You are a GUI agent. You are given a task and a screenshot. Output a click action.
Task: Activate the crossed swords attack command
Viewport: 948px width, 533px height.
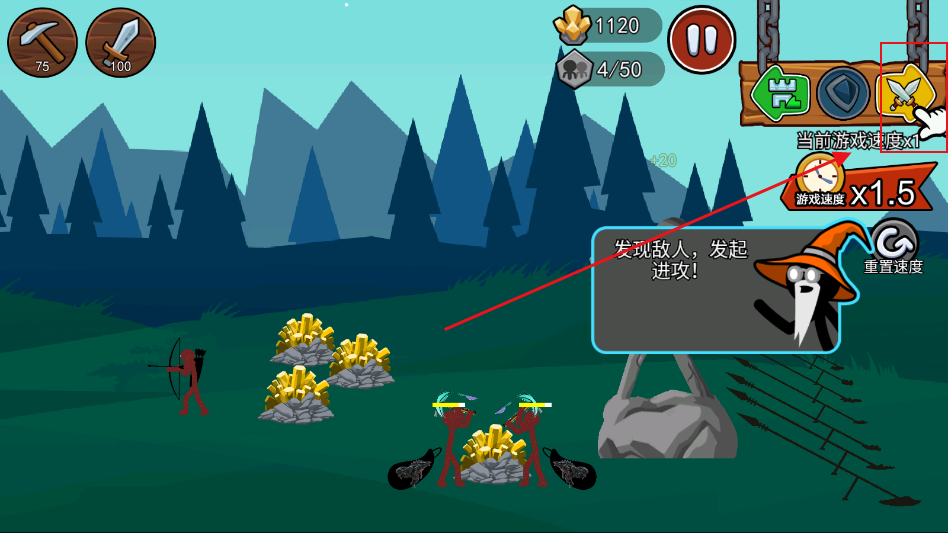(904, 93)
